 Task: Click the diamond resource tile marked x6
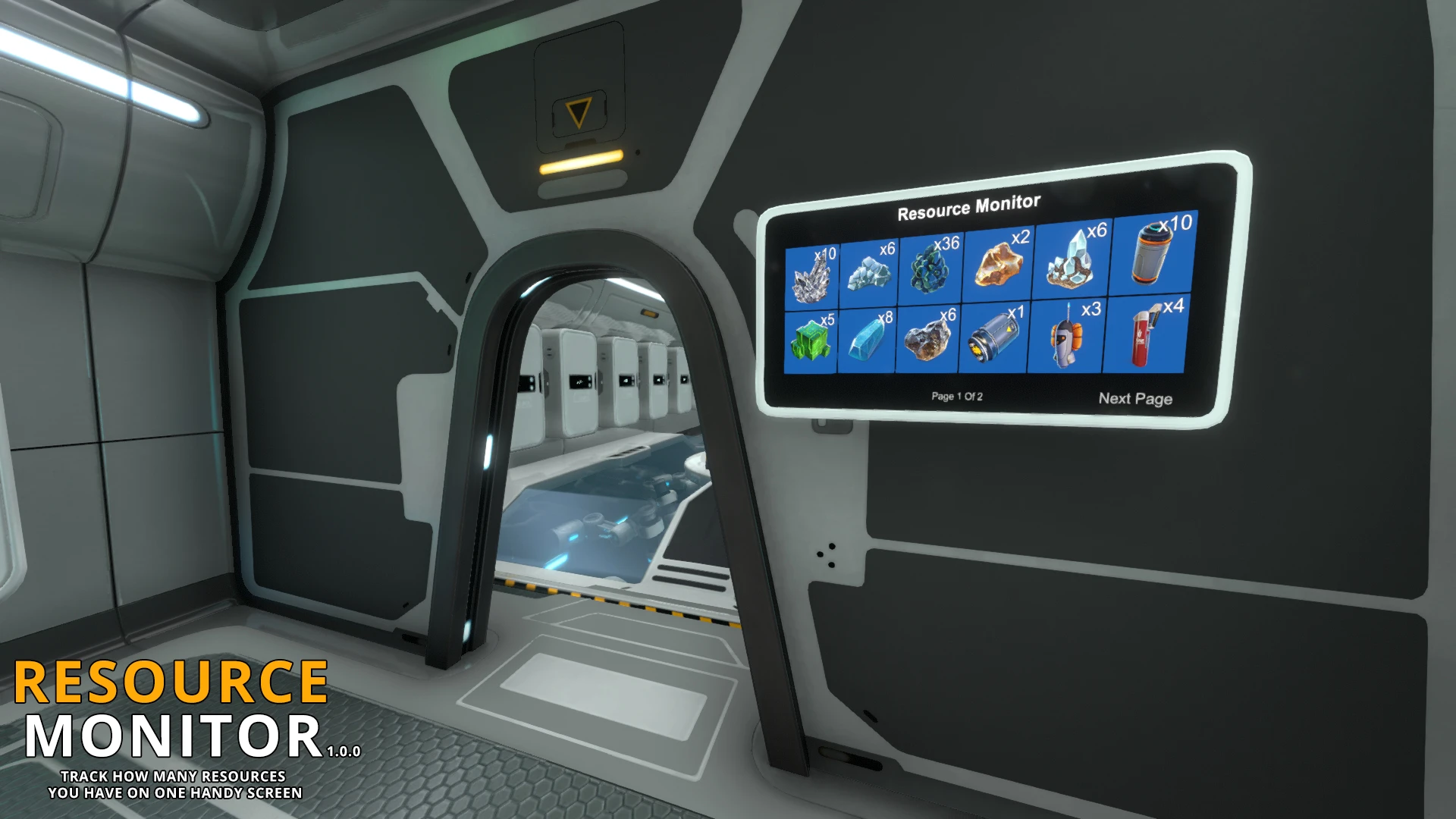coord(871,271)
